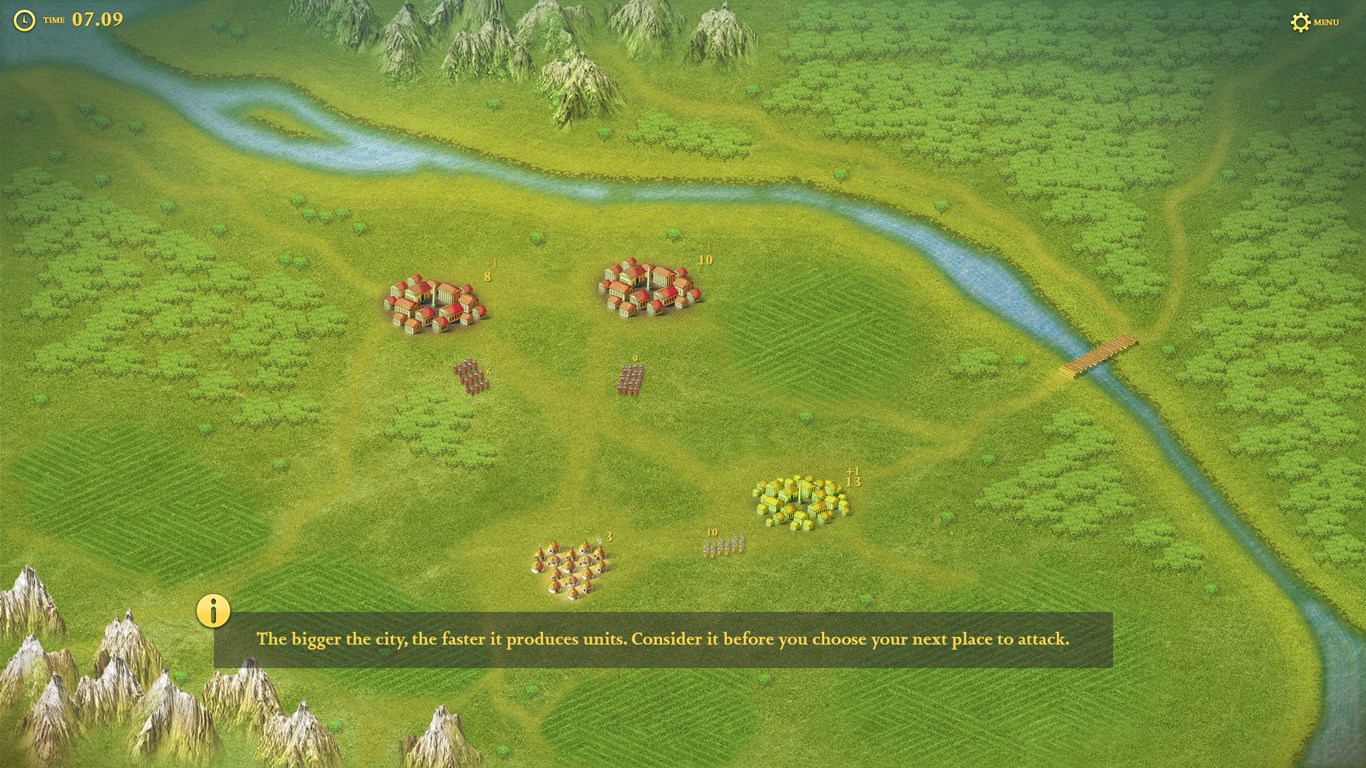
Task: Select the red city with 8 units
Action: pos(436,304)
